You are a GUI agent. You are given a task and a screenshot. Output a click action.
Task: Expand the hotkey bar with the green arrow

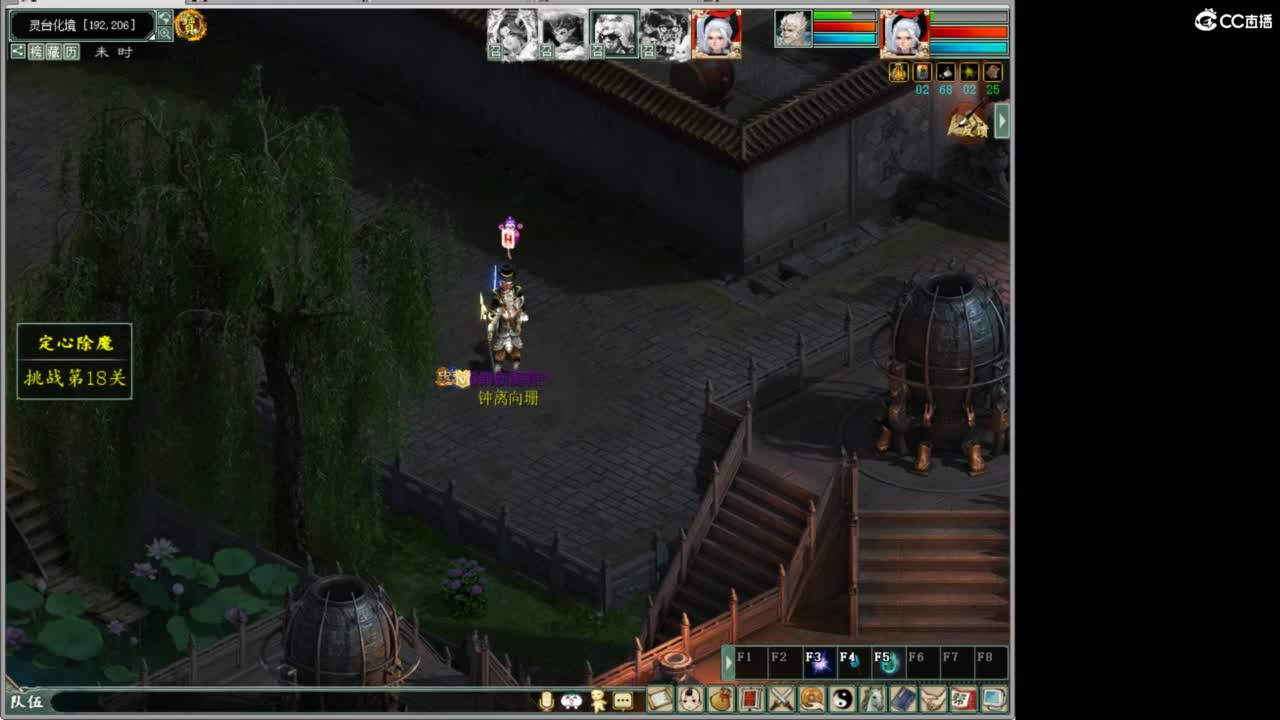(727, 660)
